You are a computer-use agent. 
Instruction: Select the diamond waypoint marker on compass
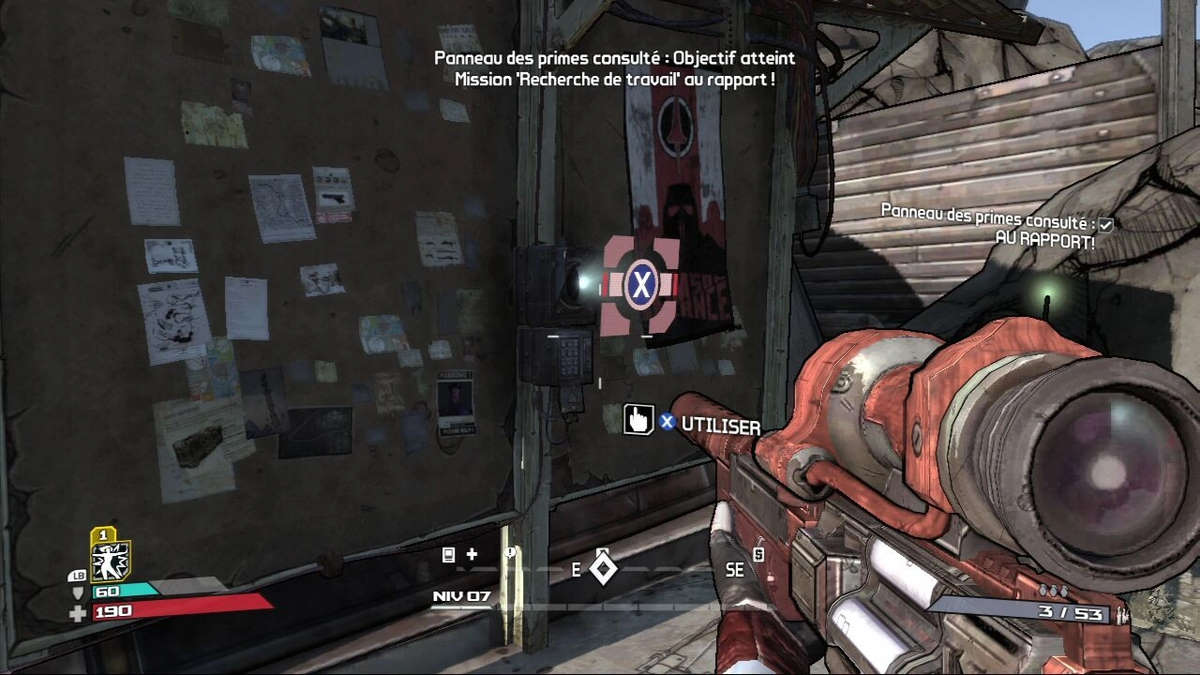(601, 569)
